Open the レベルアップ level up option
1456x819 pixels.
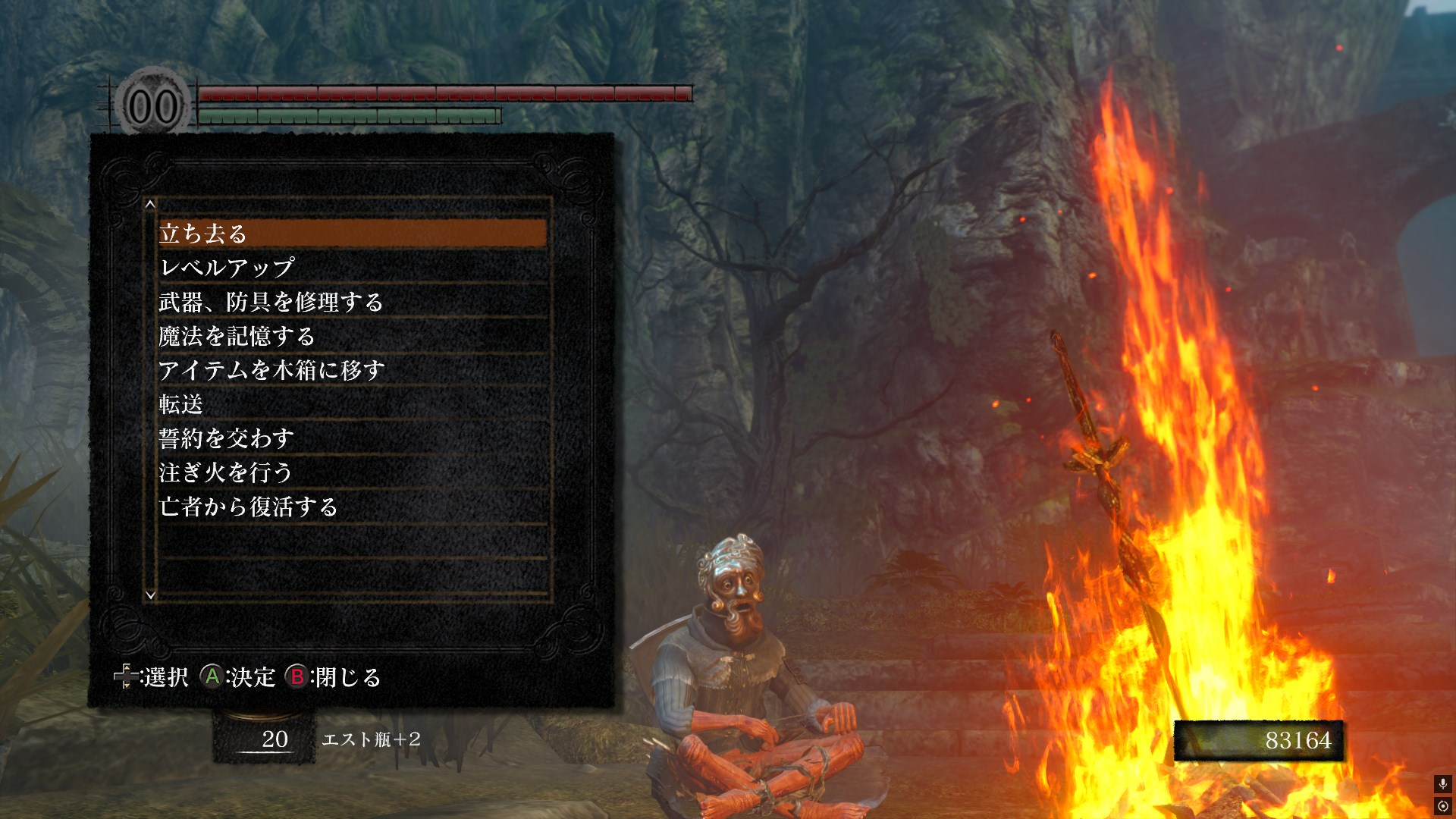pos(352,268)
